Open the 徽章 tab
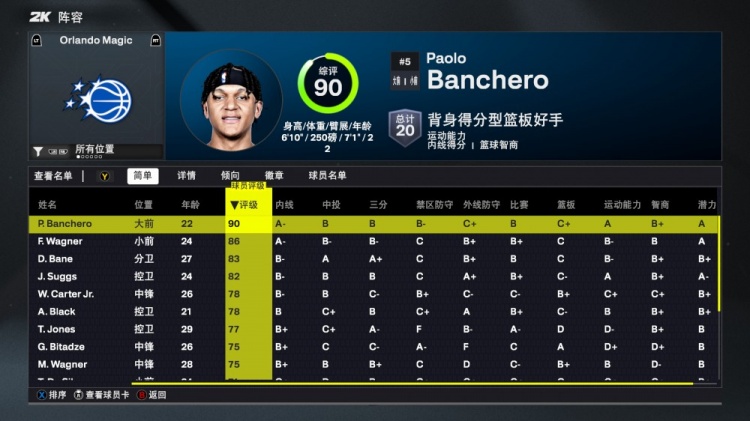 (273, 176)
